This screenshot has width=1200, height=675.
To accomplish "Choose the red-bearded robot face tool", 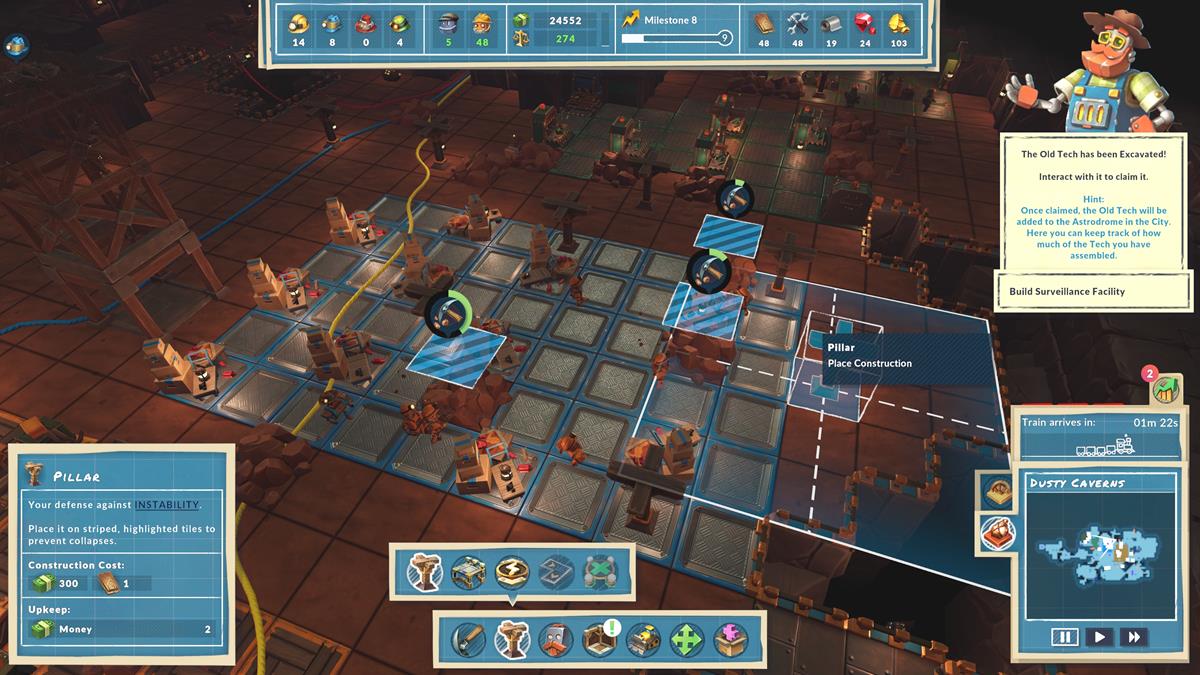I will (554, 639).
